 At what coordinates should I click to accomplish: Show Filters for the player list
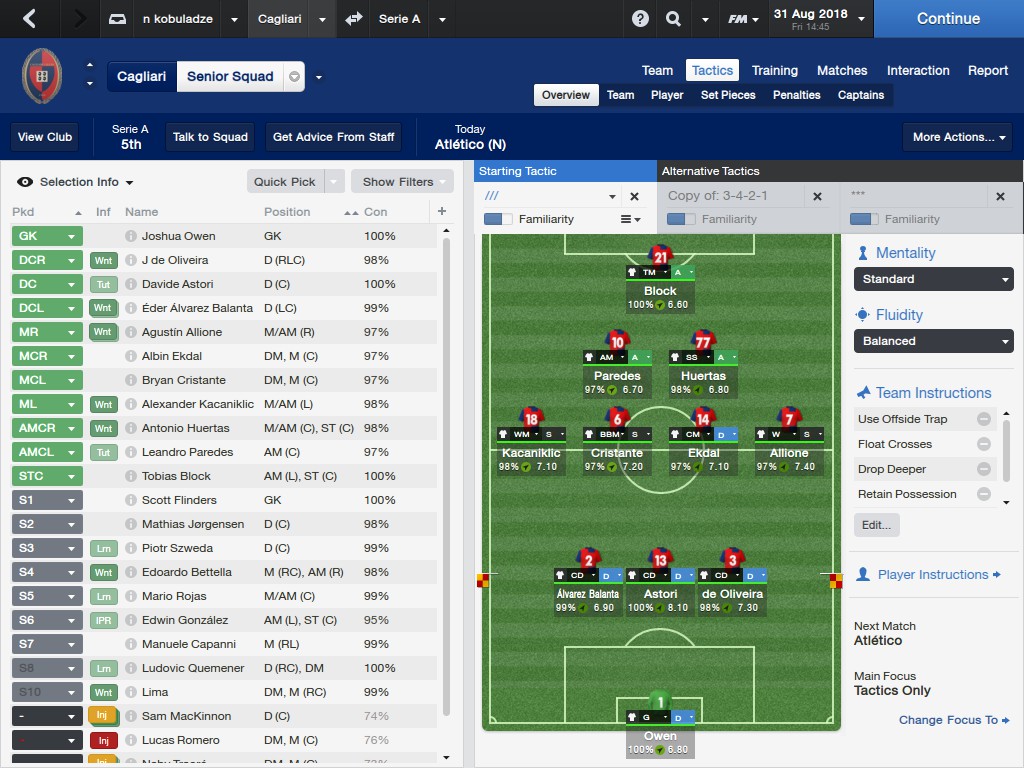point(398,182)
